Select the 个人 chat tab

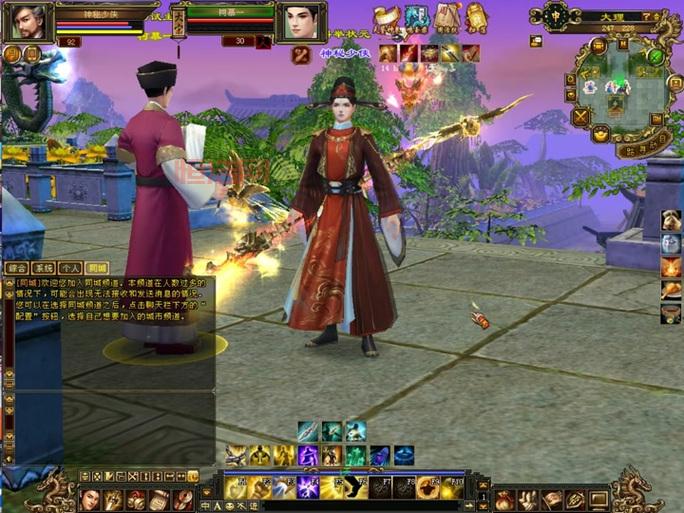click(x=70, y=268)
